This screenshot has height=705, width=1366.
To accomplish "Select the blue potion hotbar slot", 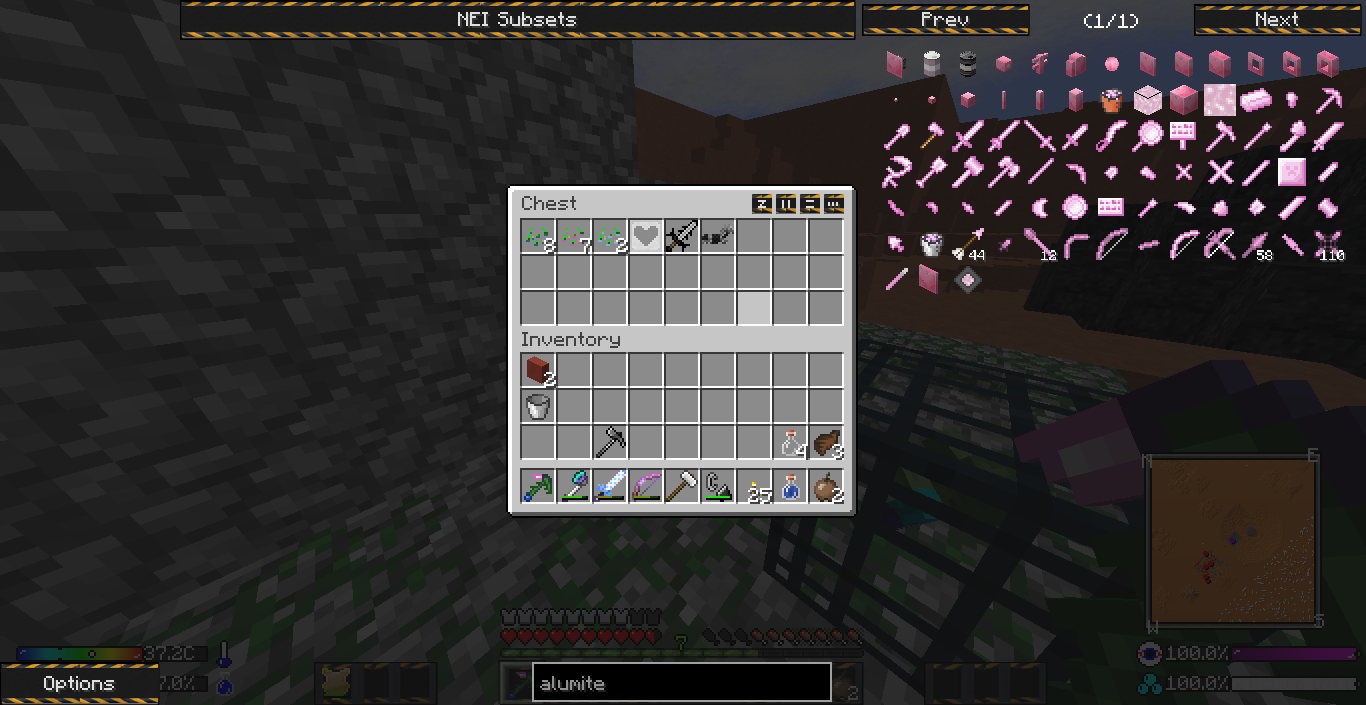I will (790, 487).
